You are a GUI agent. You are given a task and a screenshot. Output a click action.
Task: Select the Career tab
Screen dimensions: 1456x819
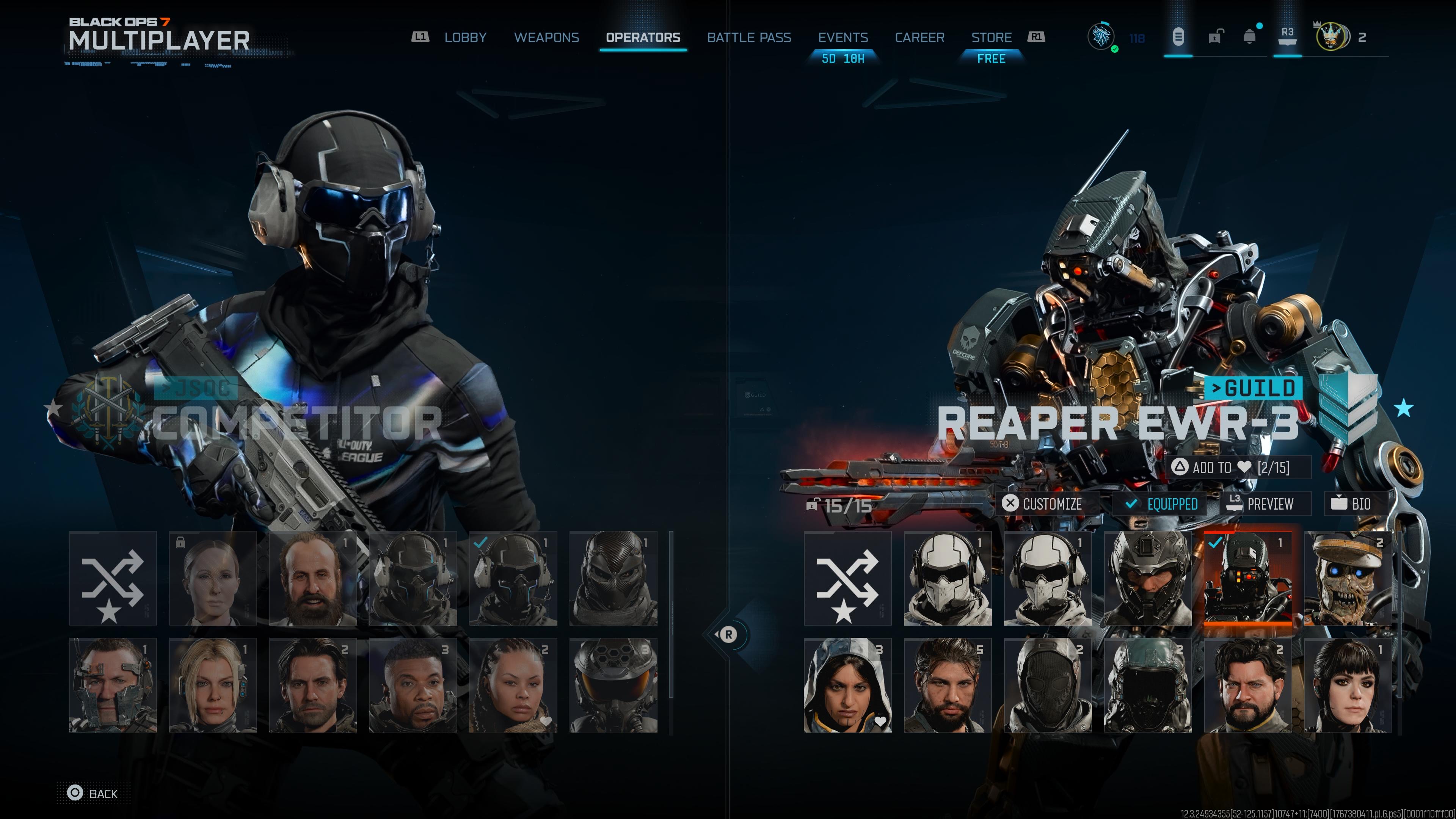tap(919, 37)
